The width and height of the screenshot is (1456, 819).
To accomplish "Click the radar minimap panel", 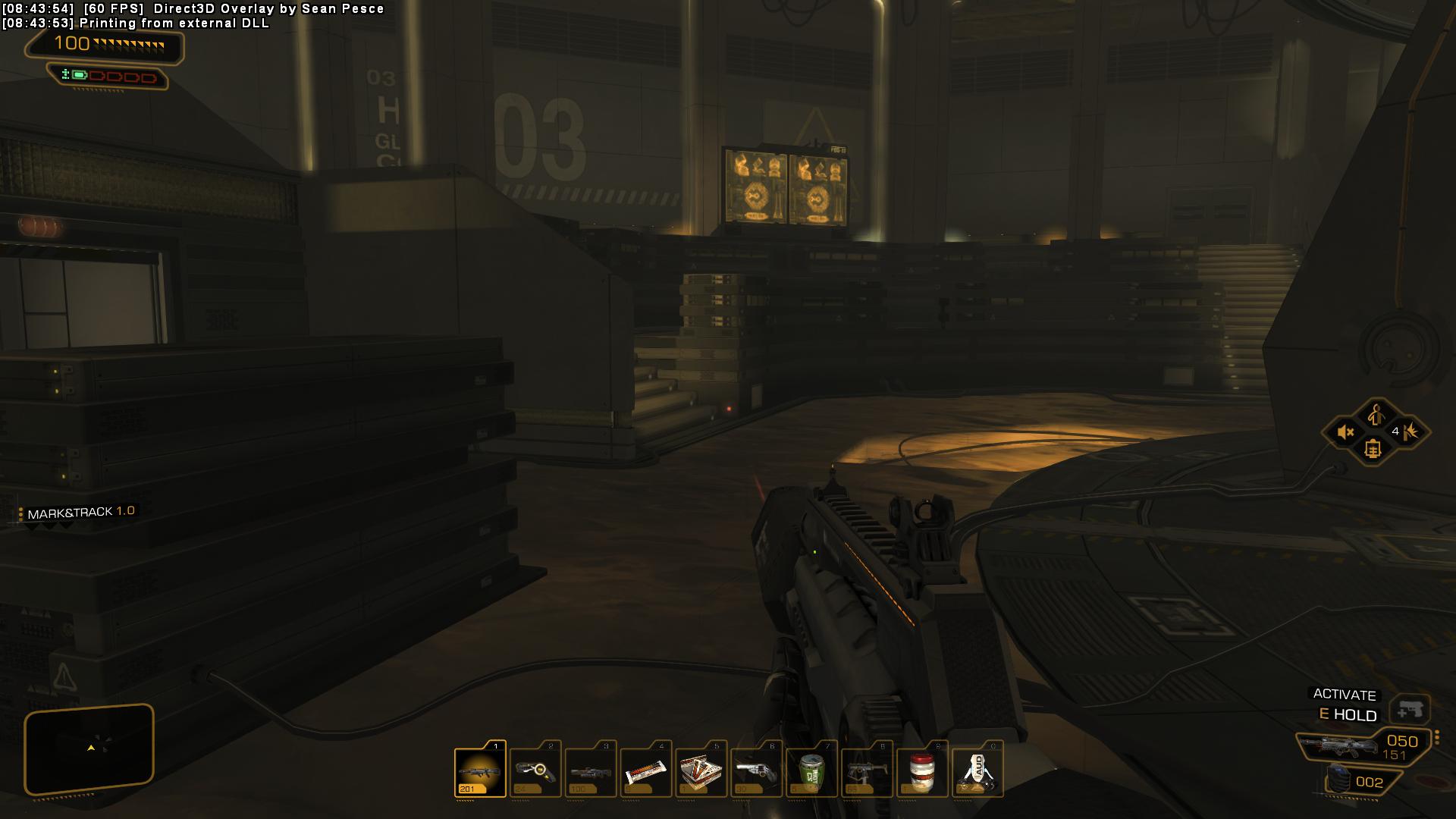I will pos(89,748).
